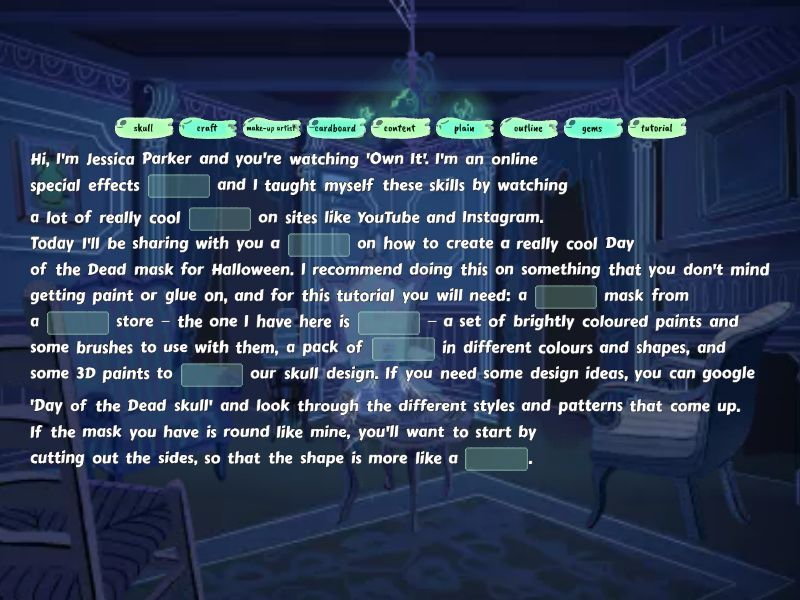Click the blank after 'special effects'
The height and width of the screenshot is (600, 800).
point(179,186)
